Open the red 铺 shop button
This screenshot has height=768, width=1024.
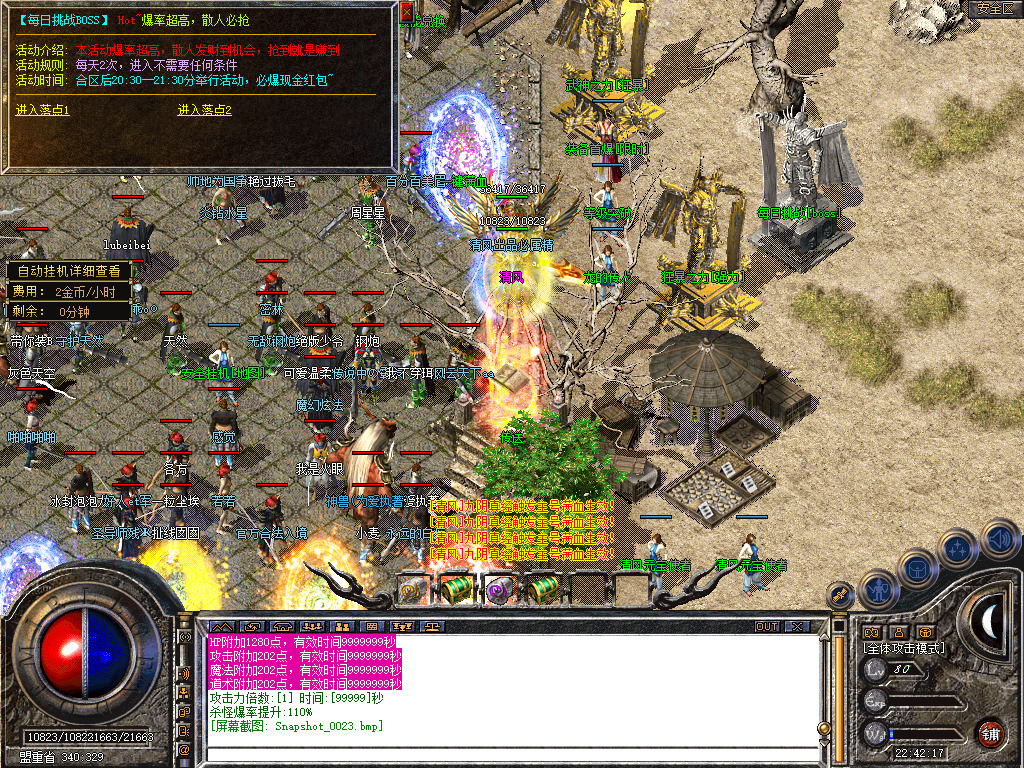click(x=990, y=732)
